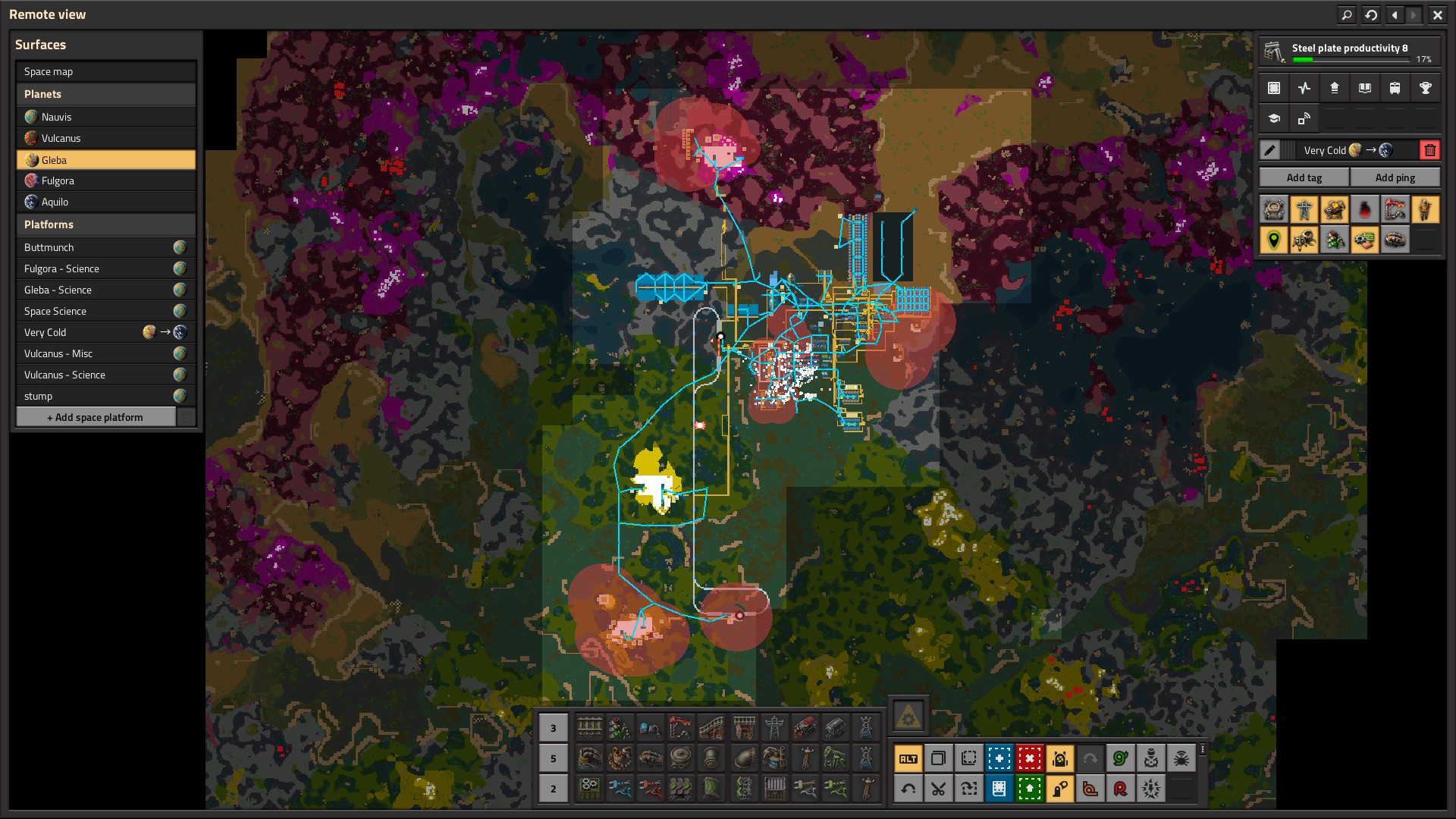Switch to the Vulcanus planet

pos(105,138)
